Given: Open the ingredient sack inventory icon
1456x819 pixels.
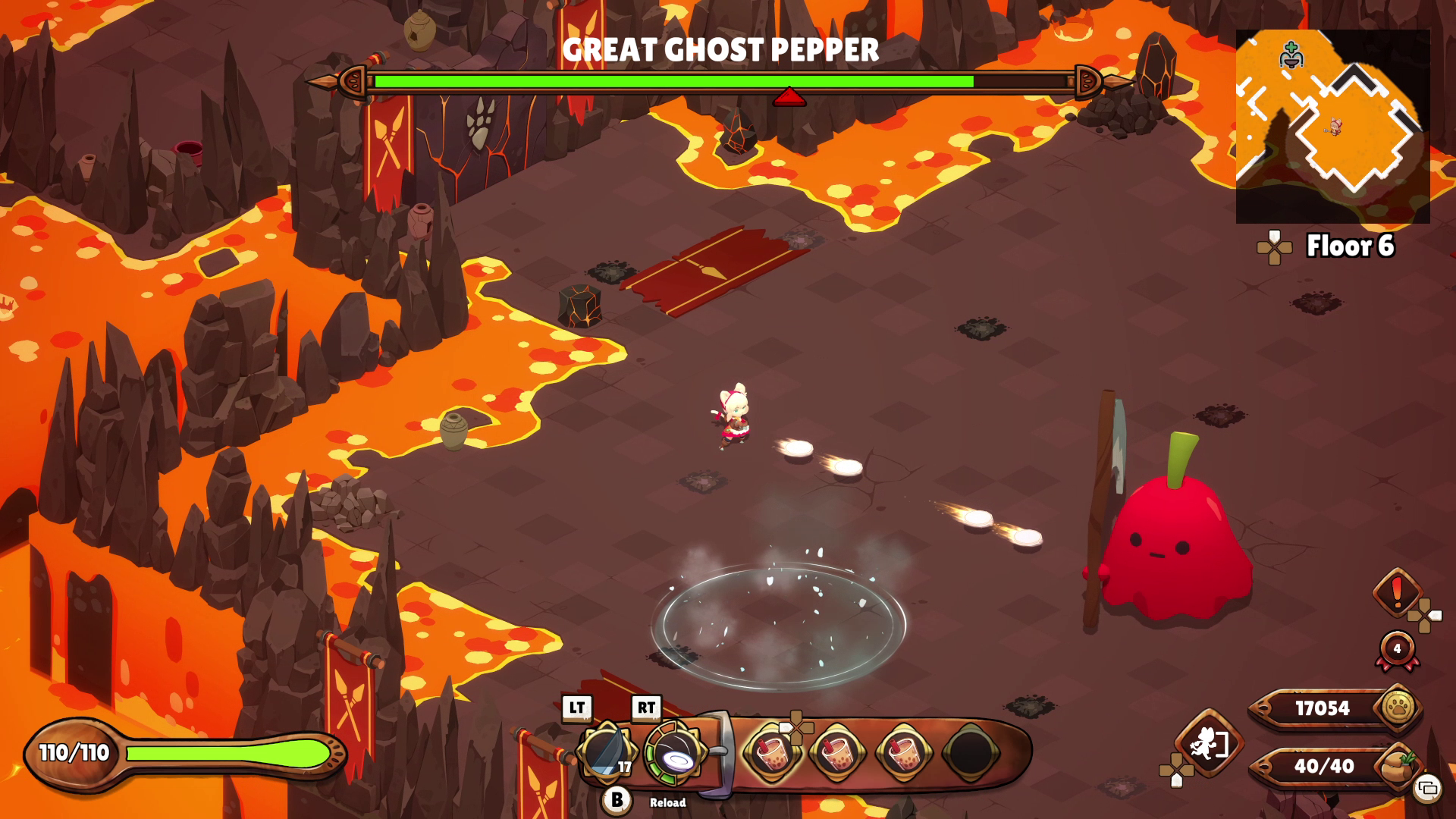Looking at the screenshot, I should coord(1397,767).
